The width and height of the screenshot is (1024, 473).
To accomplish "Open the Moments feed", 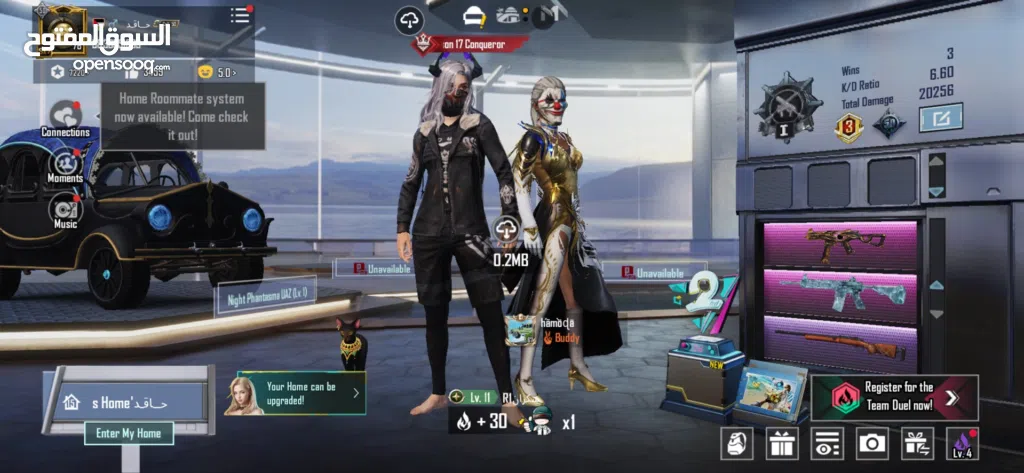I will (x=66, y=163).
